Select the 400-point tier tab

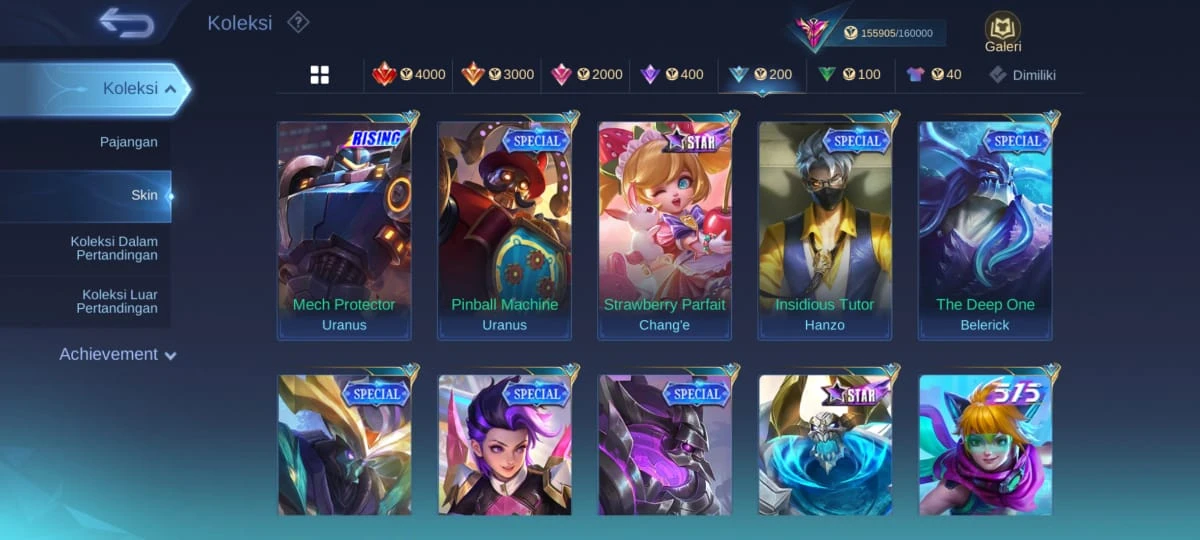point(672,75)
